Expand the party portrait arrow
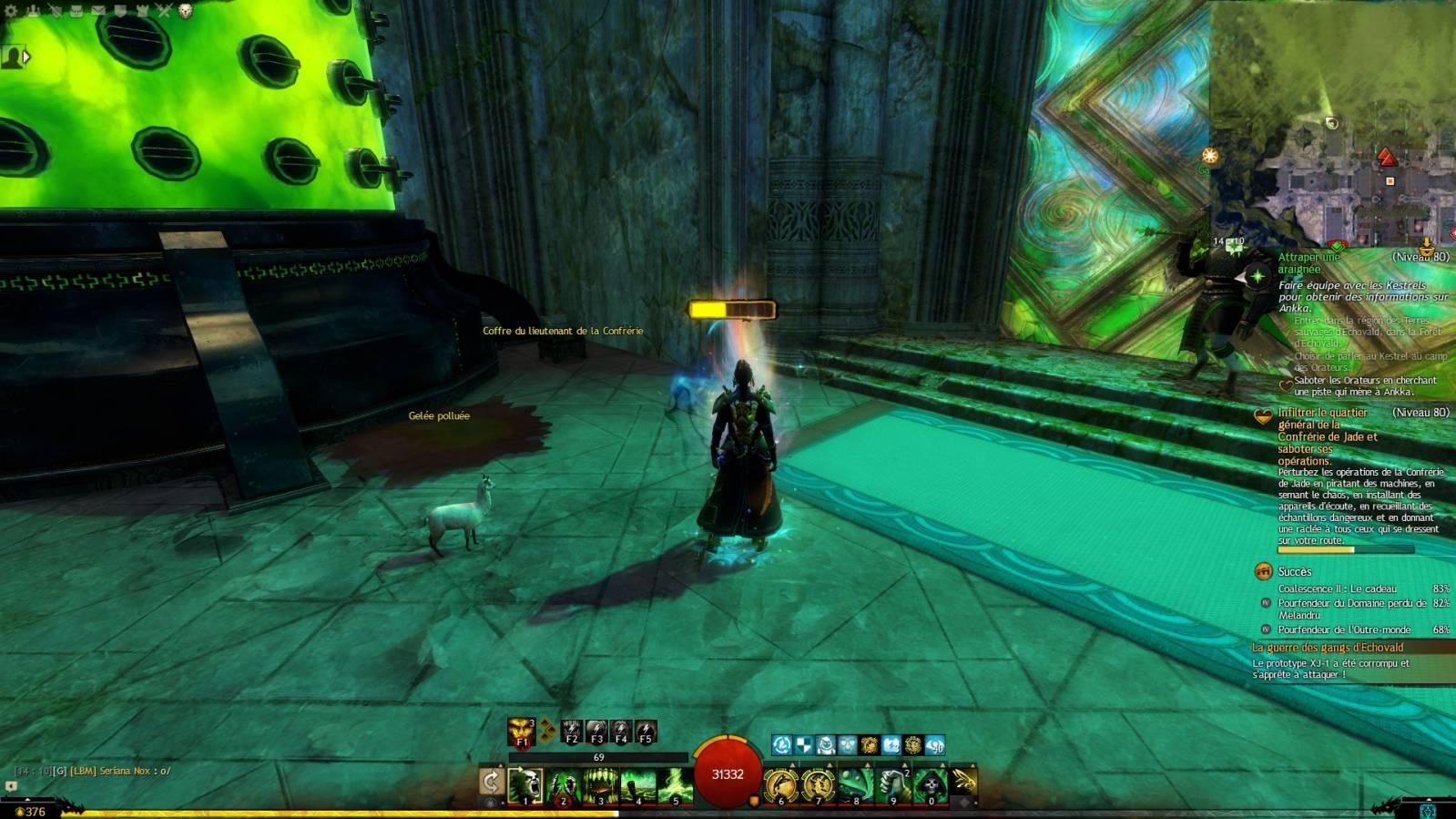The width and height of the screenshot is (1456, 819). (x=27, y=57)
